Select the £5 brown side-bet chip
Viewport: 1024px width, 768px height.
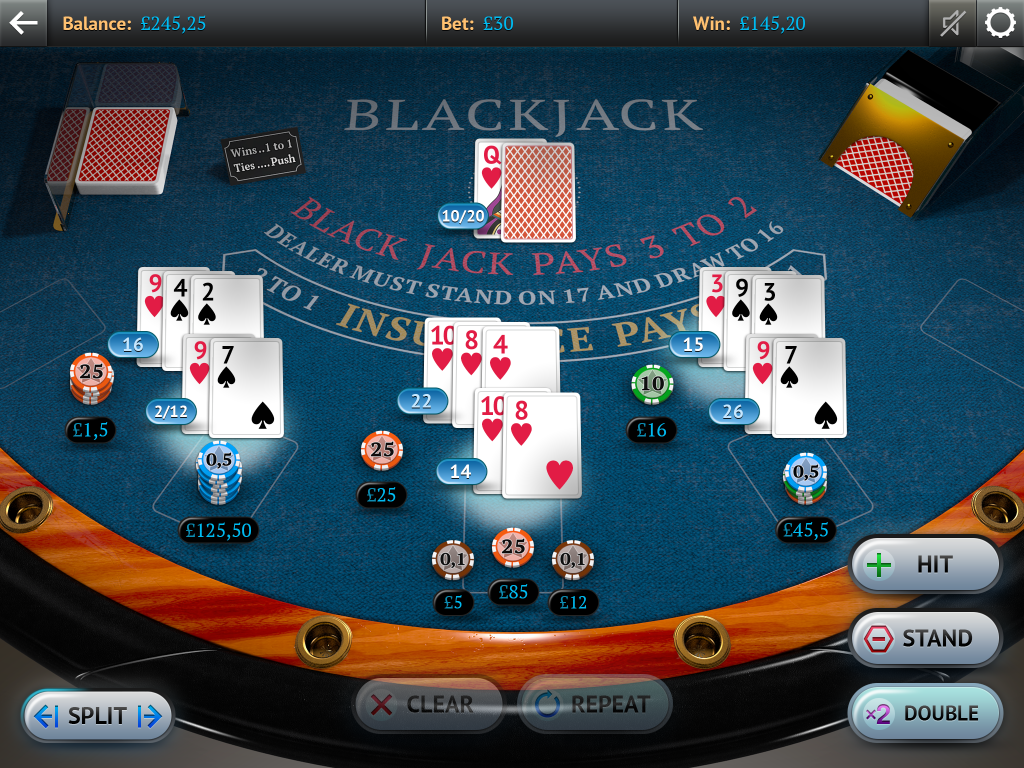[x=453, y=560]
